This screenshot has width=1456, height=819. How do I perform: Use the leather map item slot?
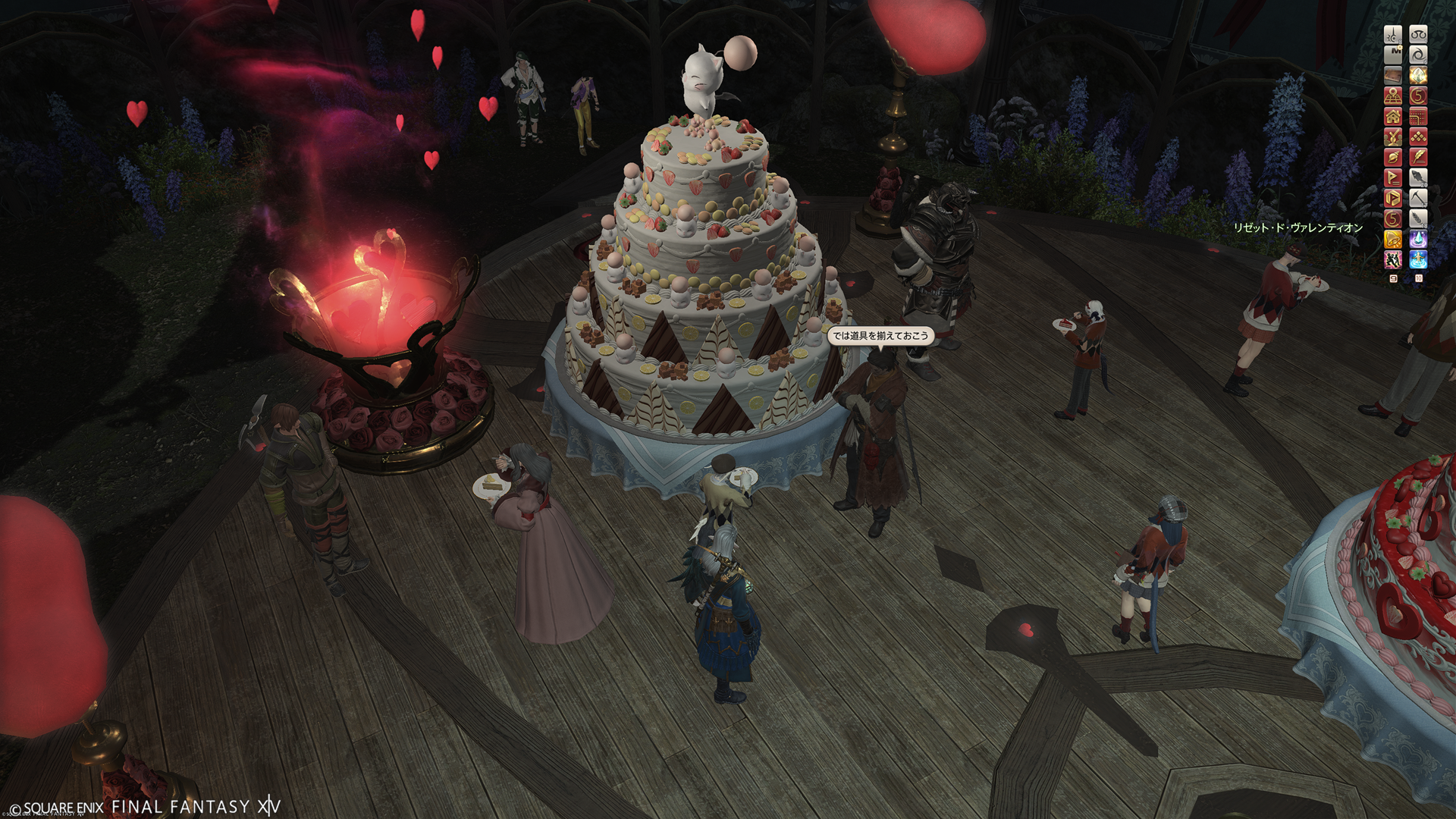pyautogui.click(x=1393, y=75)
